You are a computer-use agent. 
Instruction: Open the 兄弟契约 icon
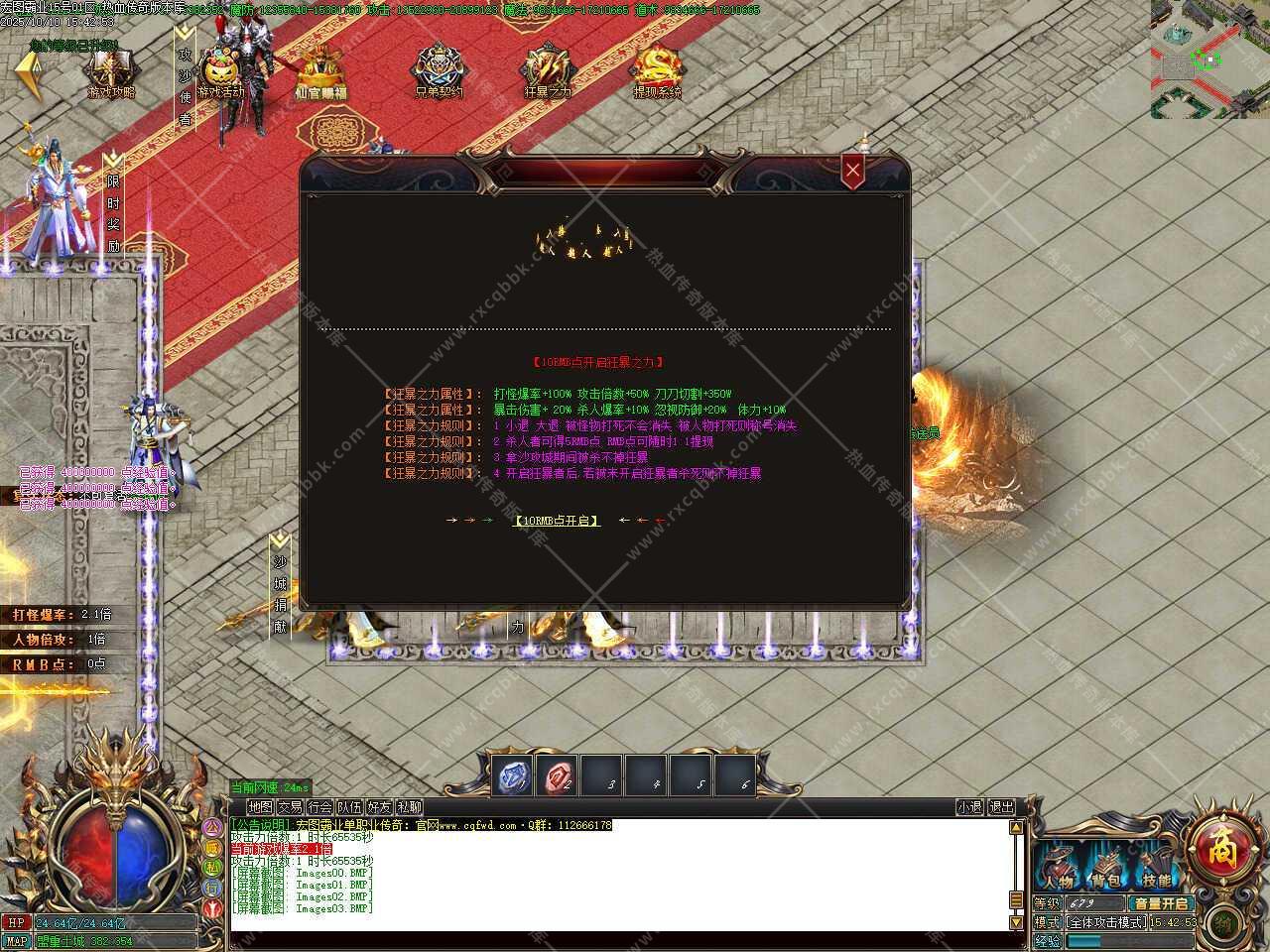439,72
